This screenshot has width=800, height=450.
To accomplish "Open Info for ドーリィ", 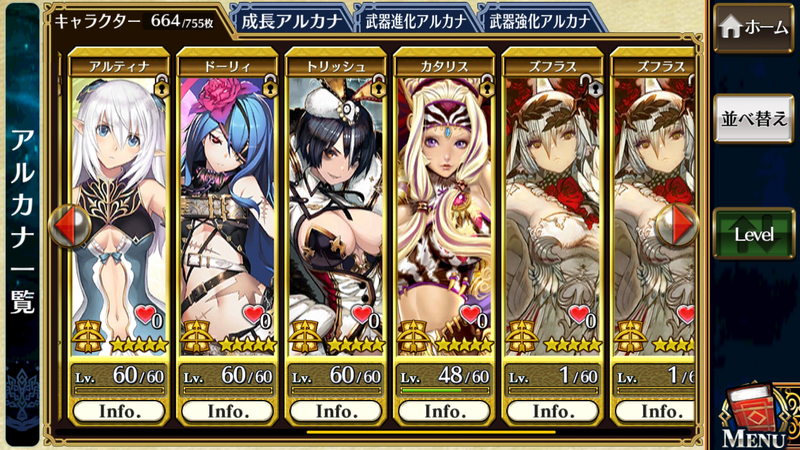I will coord(227,411).
